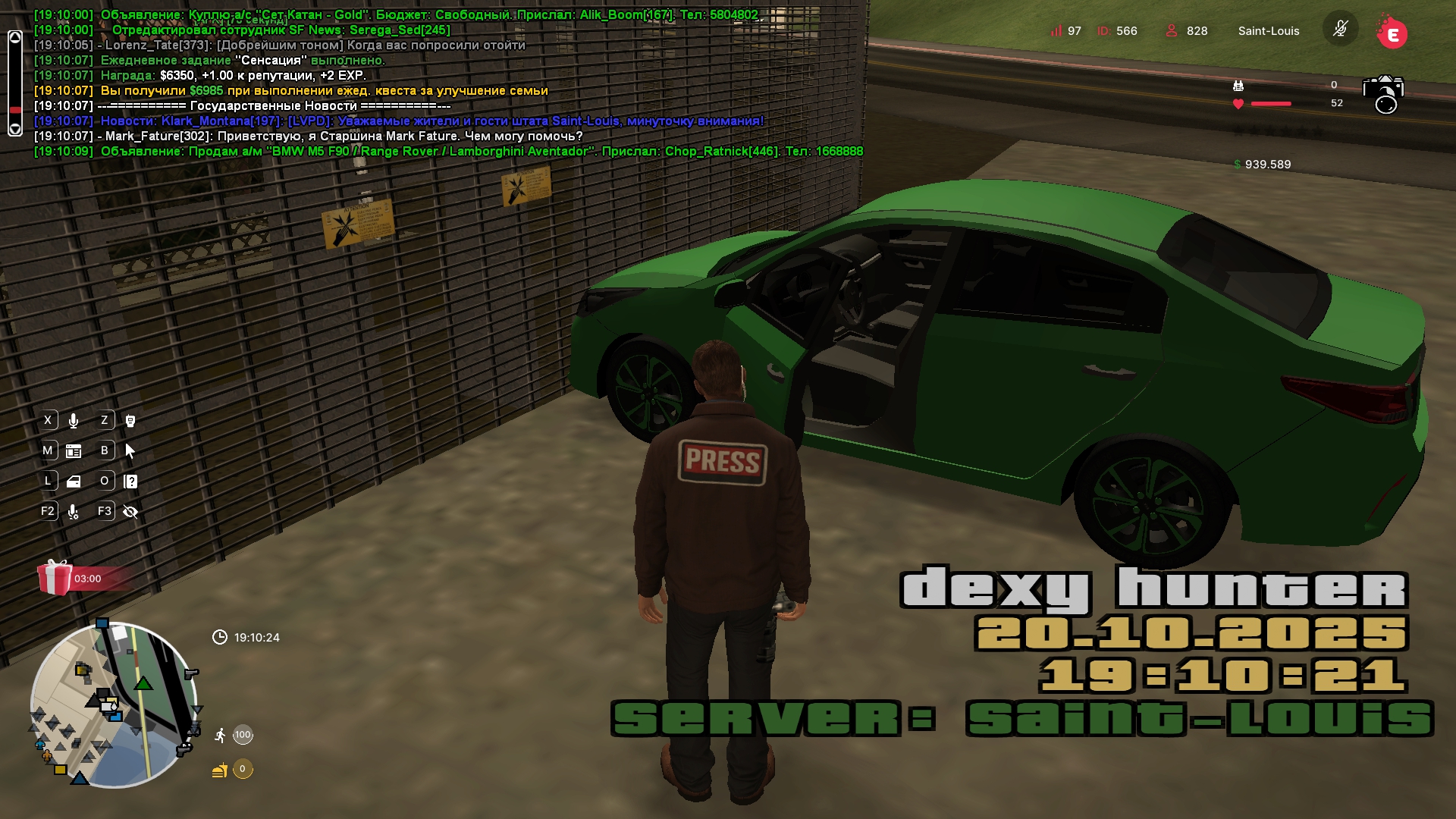Open the main menu window icon

pos(74,451)
